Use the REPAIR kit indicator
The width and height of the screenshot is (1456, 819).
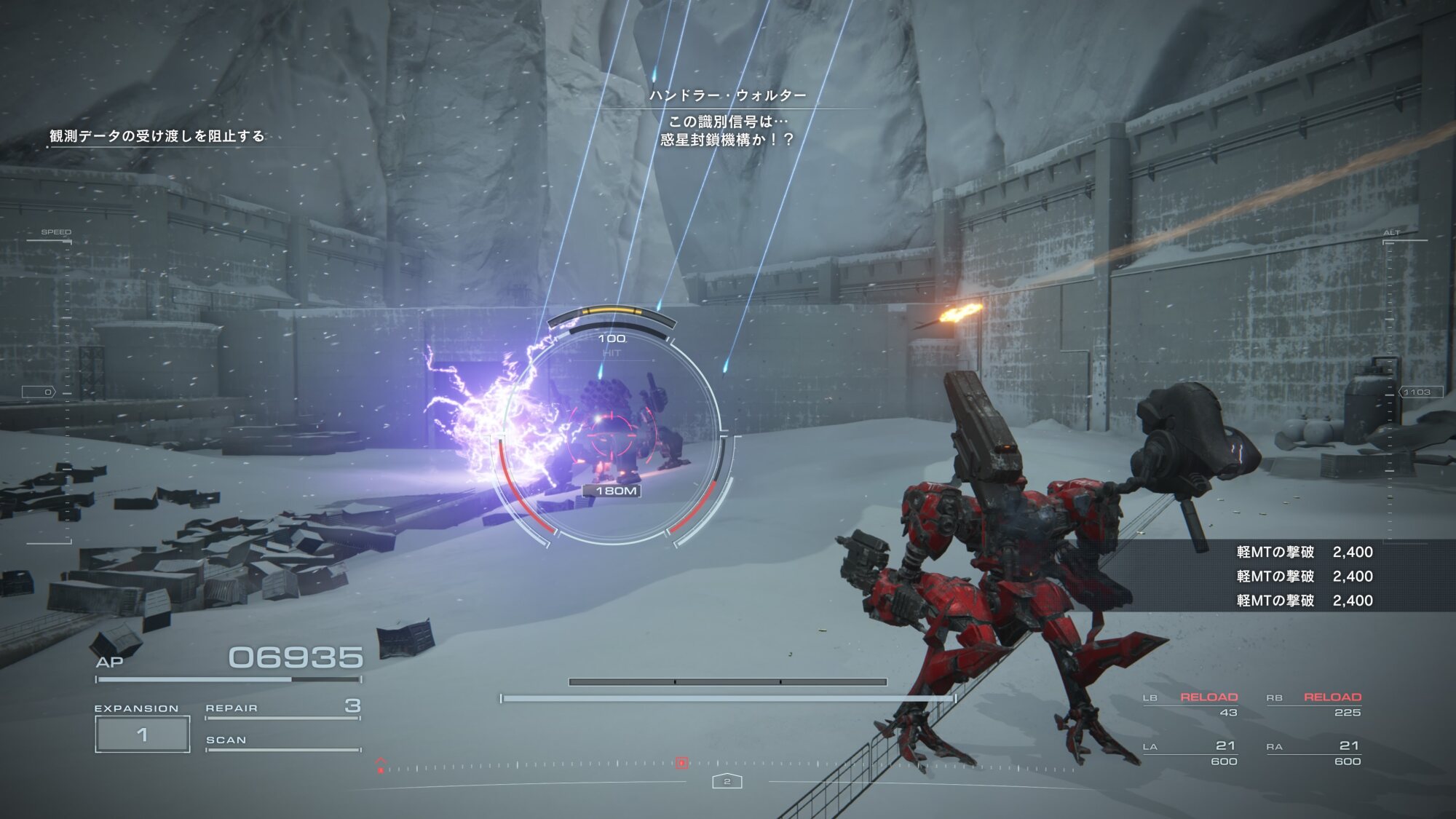coord(282,708)
